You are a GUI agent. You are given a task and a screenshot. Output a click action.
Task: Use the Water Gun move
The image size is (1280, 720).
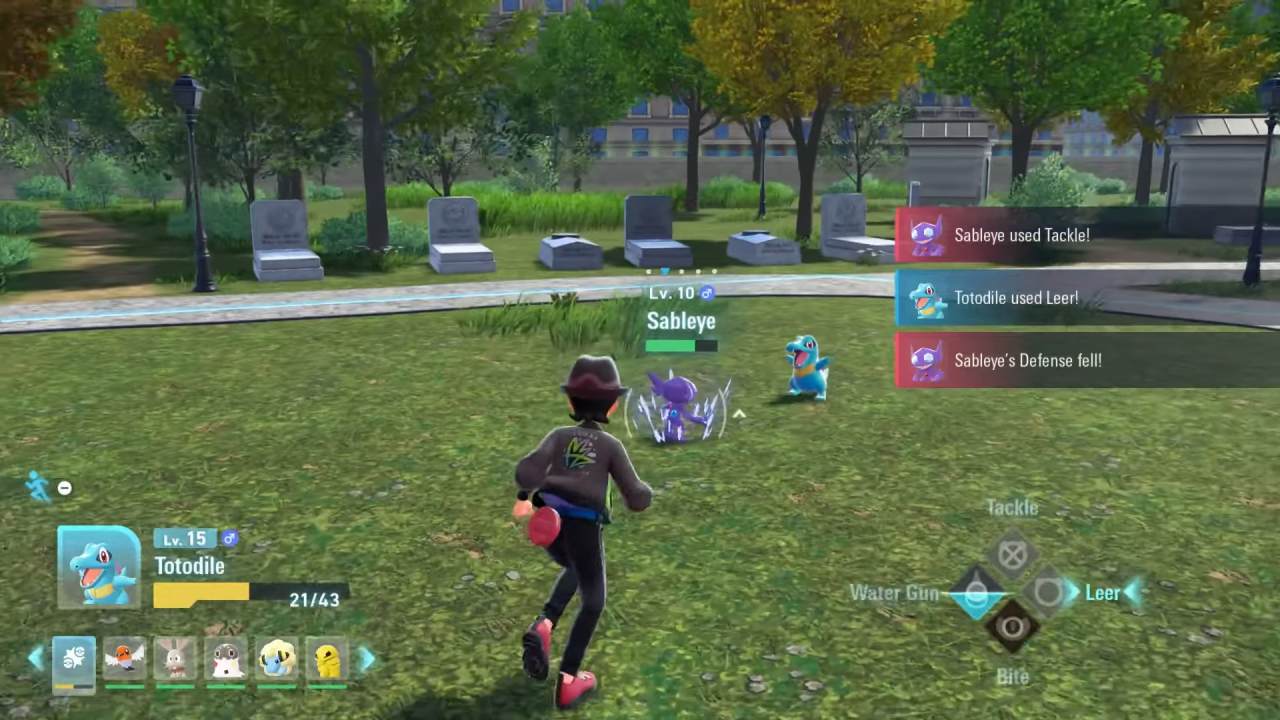(x=976, y=593)
